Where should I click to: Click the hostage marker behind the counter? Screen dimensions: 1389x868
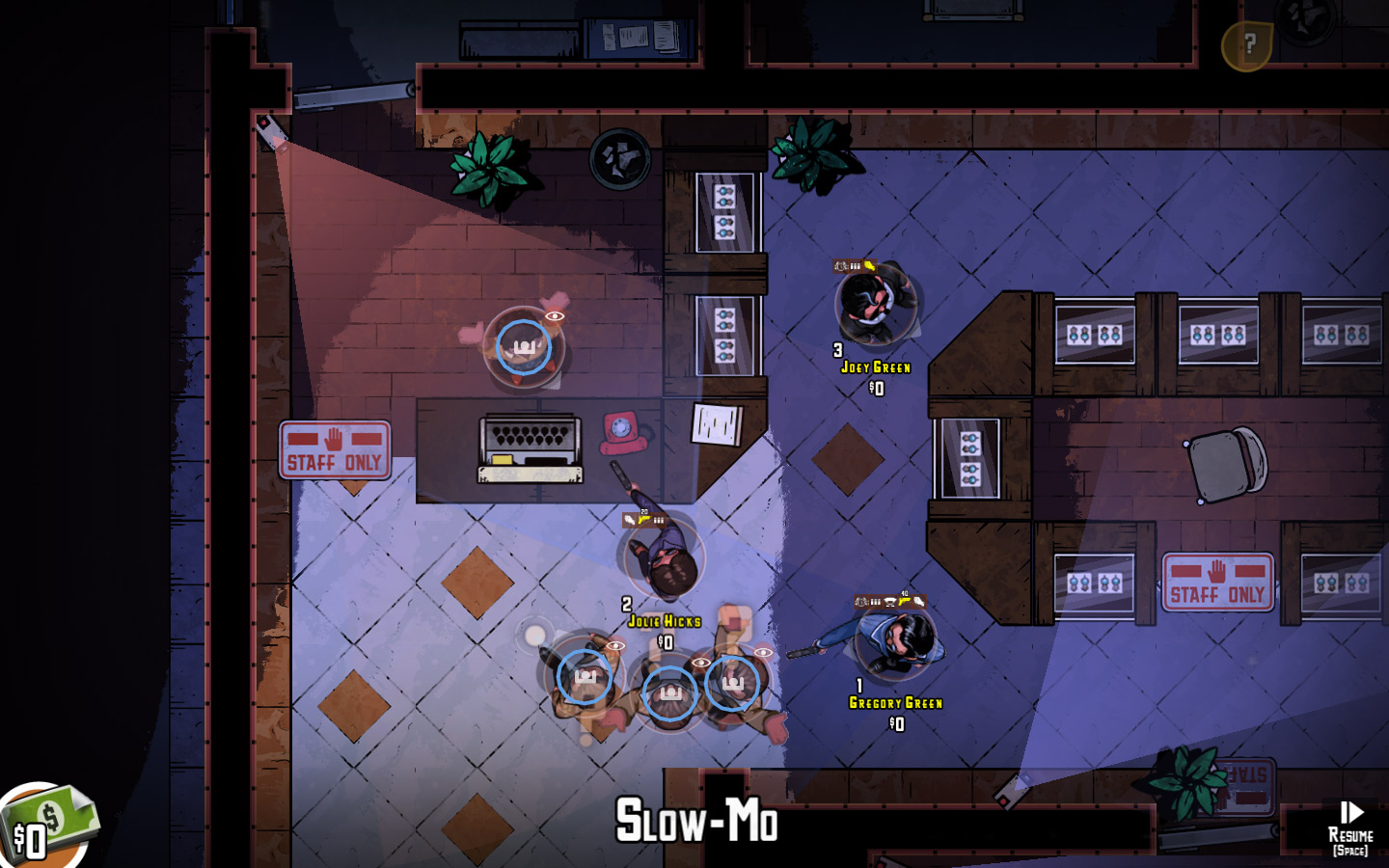(523, 347)
